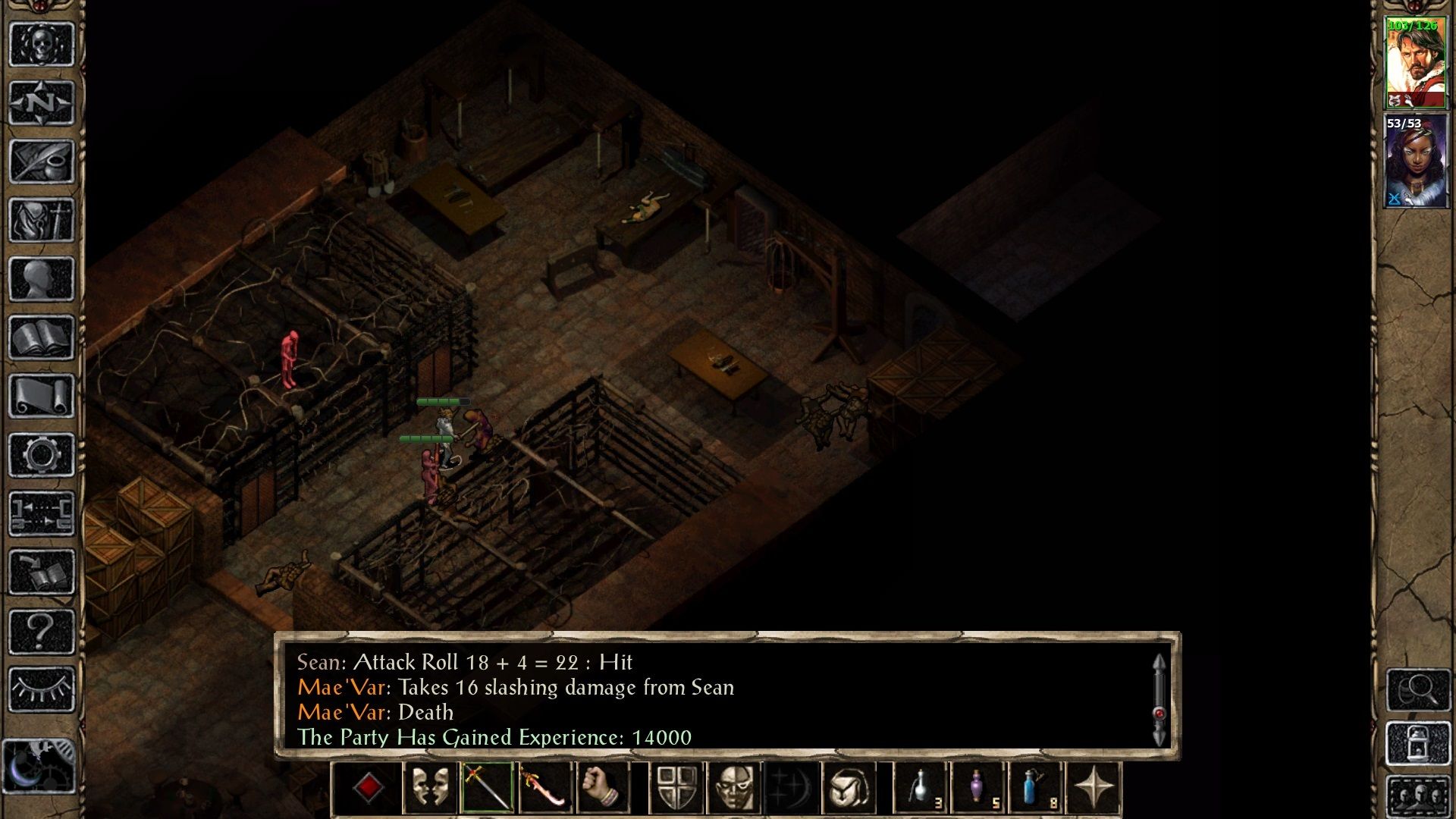Select the woman's portrait with 53/53 health
Image resolution: width=1456 pixels, height=819 pixels.
coord(1415,161)
